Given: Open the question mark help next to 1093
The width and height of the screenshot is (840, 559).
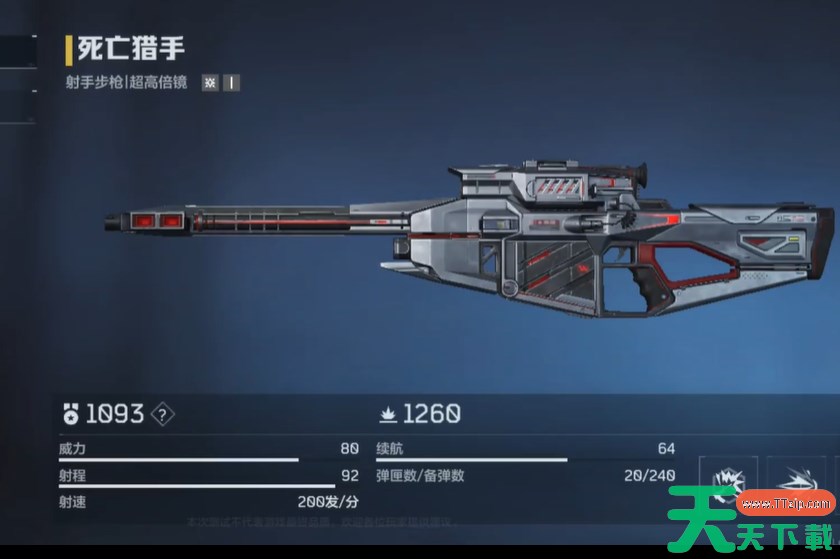Looking at the screenshot, I should coord(163,413).
